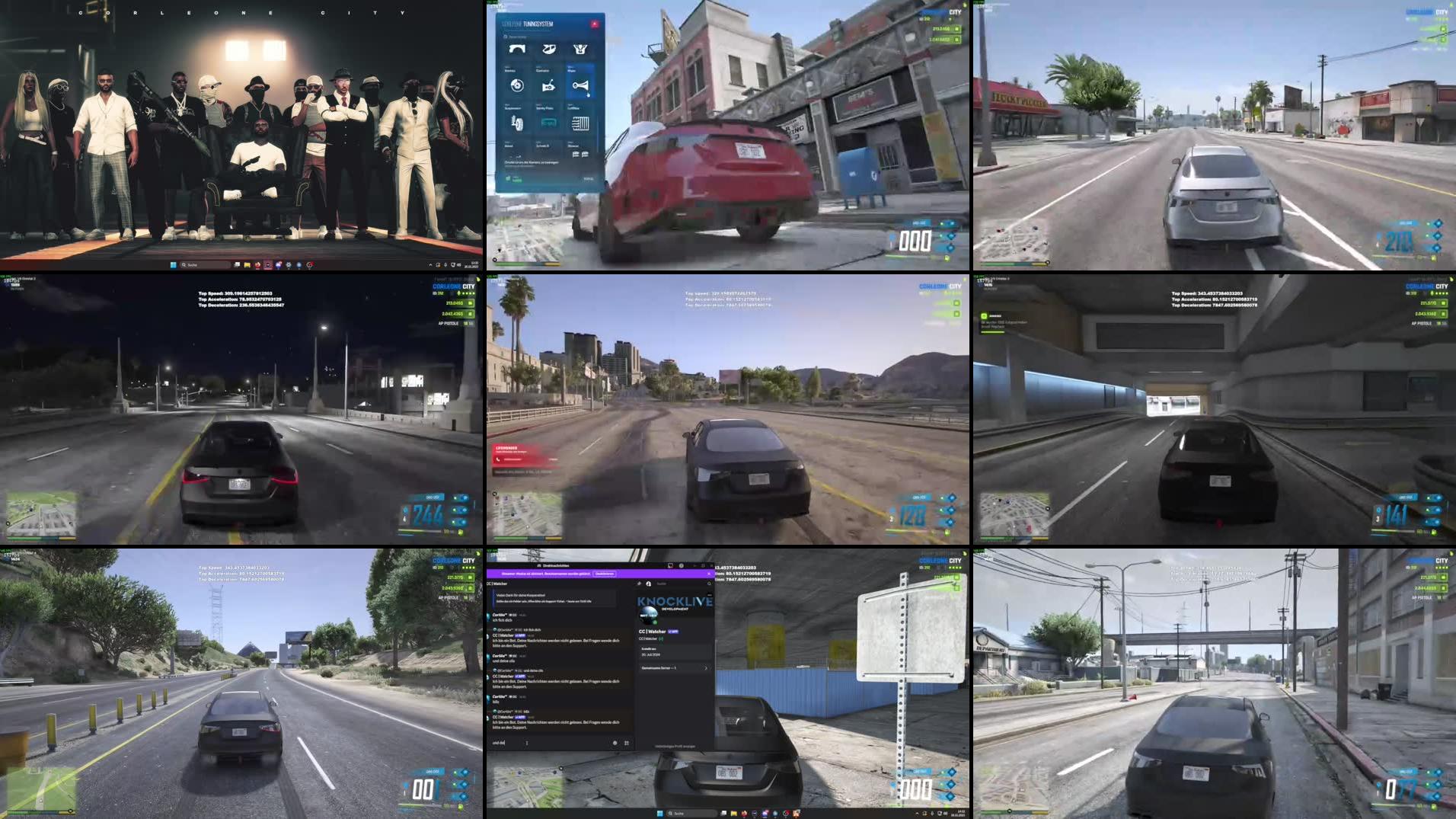Click the Zurück button at the tuning menu bottom
The width and height of the screenshot is (1456, 819).
click(589, 178)
